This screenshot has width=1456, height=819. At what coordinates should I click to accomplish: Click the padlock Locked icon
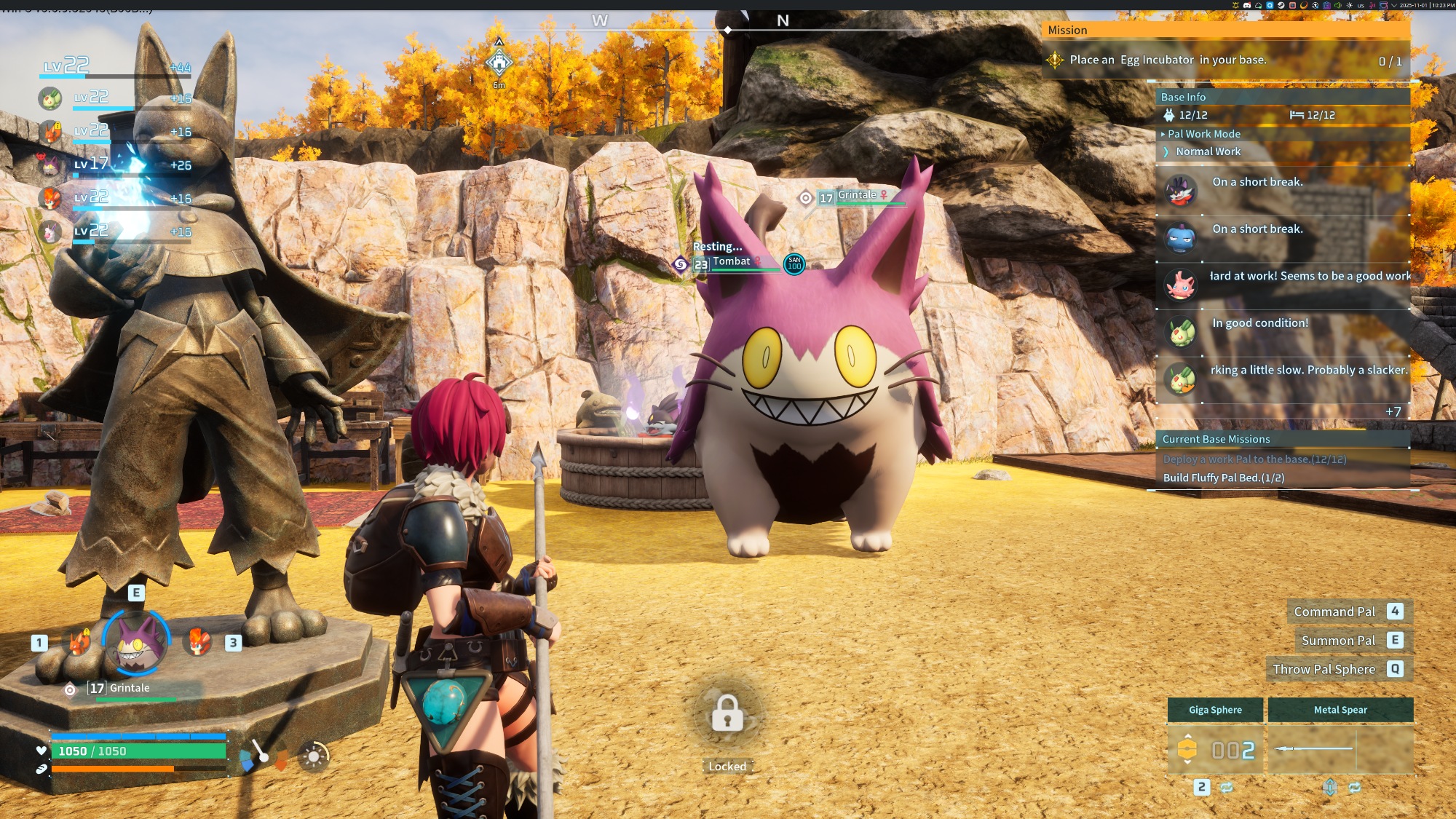(x=727, y=714)
